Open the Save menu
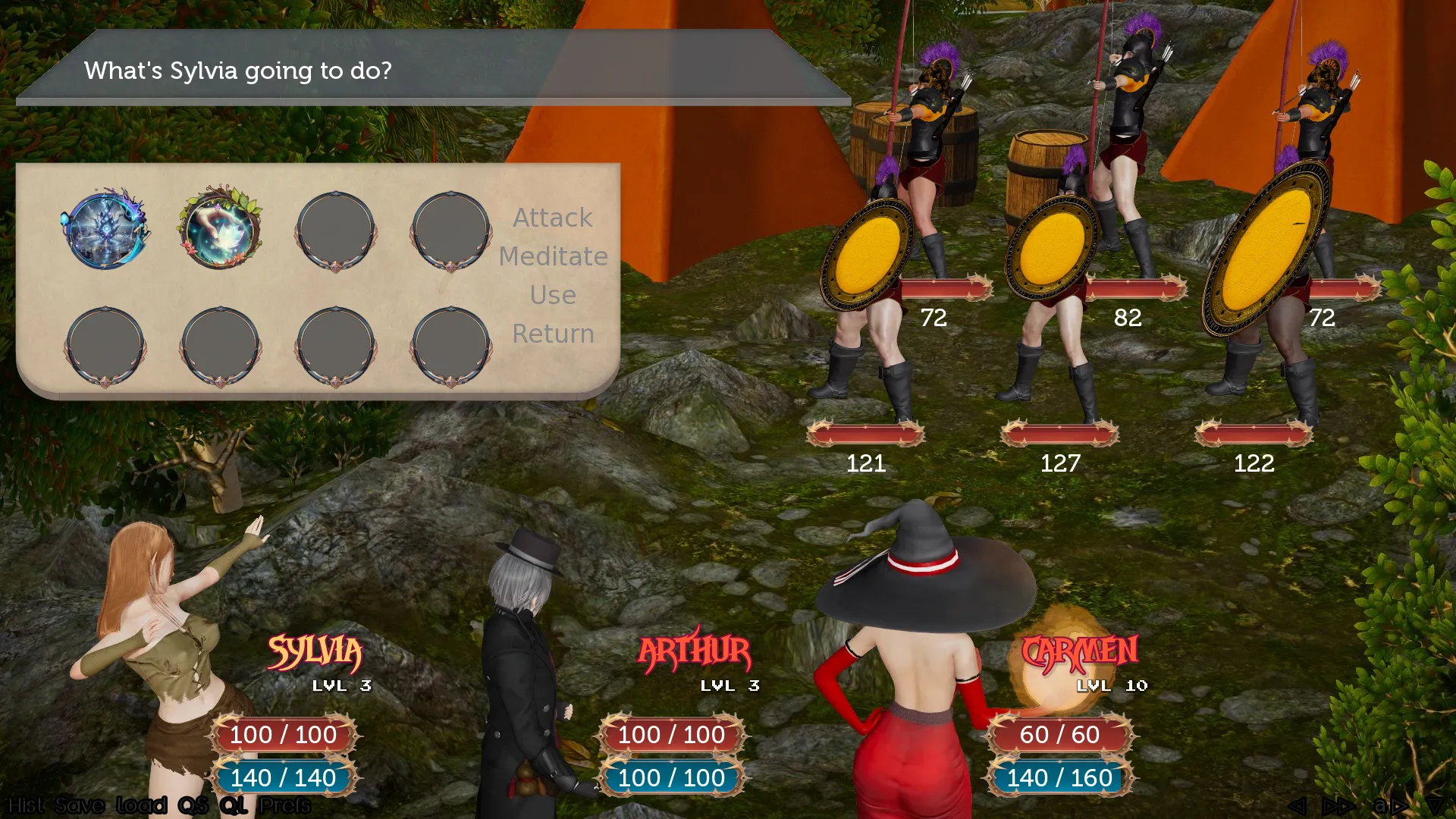This screenshot has height=819, width=1456. [80, 805]
